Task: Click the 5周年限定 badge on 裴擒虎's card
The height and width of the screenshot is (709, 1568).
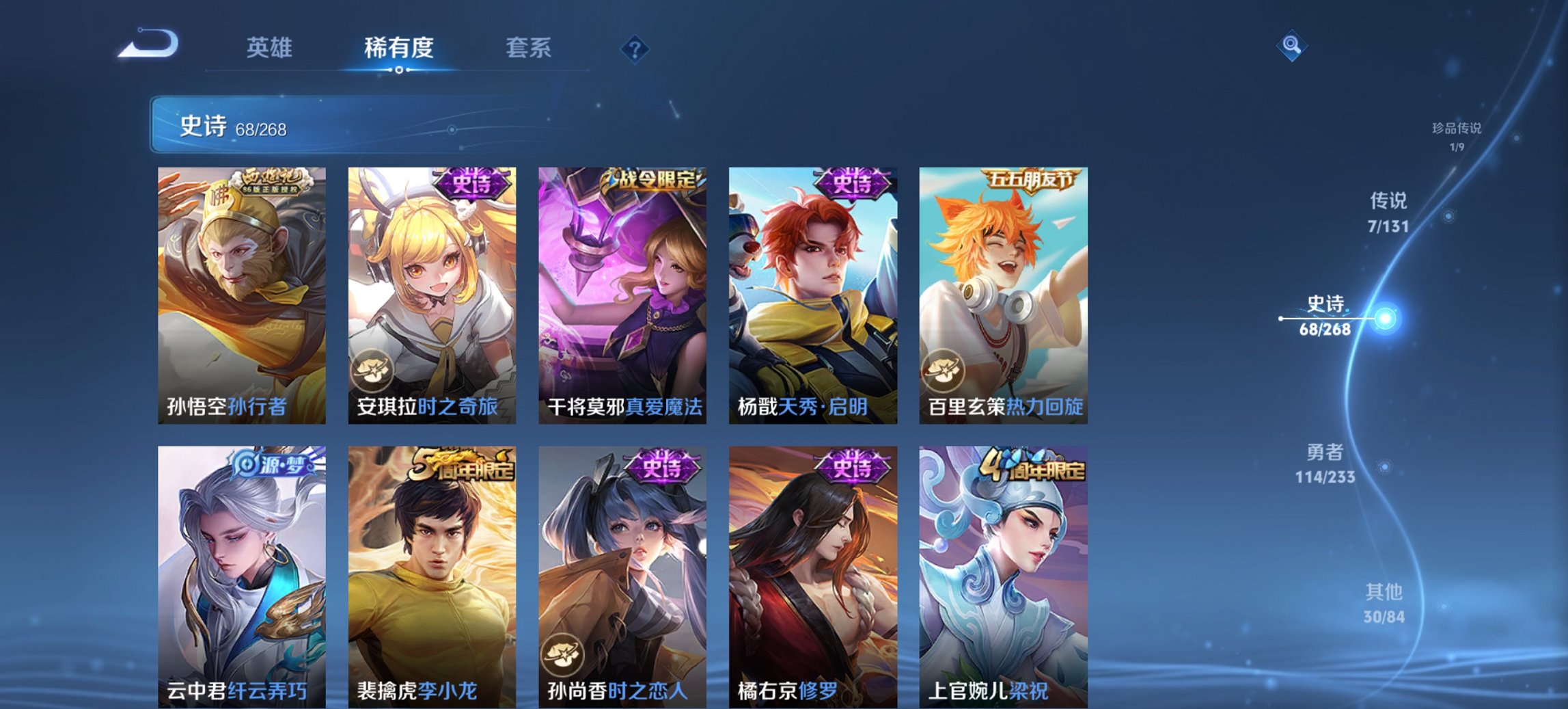Action: tap(459, 464)
